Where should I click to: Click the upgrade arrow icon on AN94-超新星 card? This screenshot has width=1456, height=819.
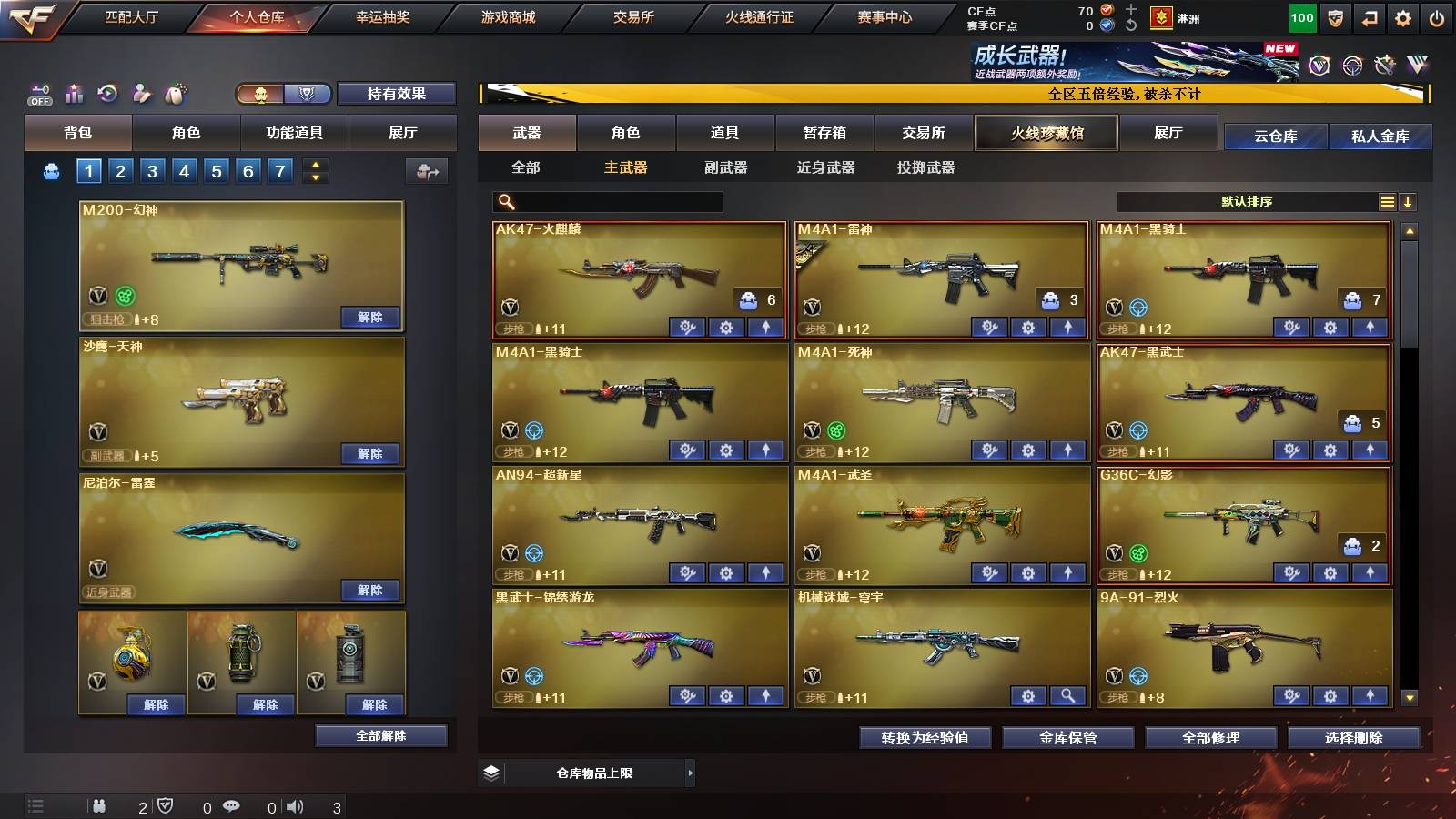tap(764, 572)
